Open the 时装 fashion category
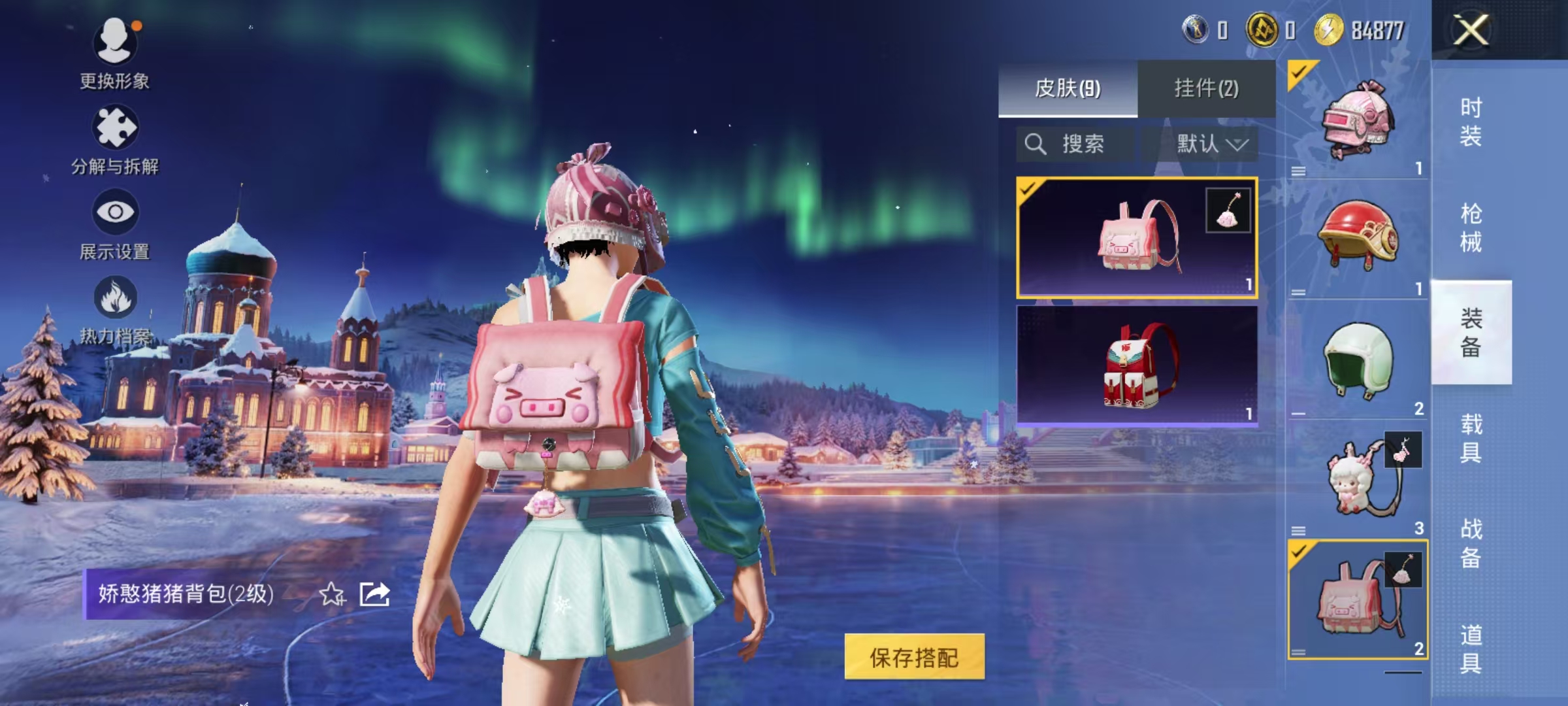Screen dimensions: 1568x706 pos(1471,122)
